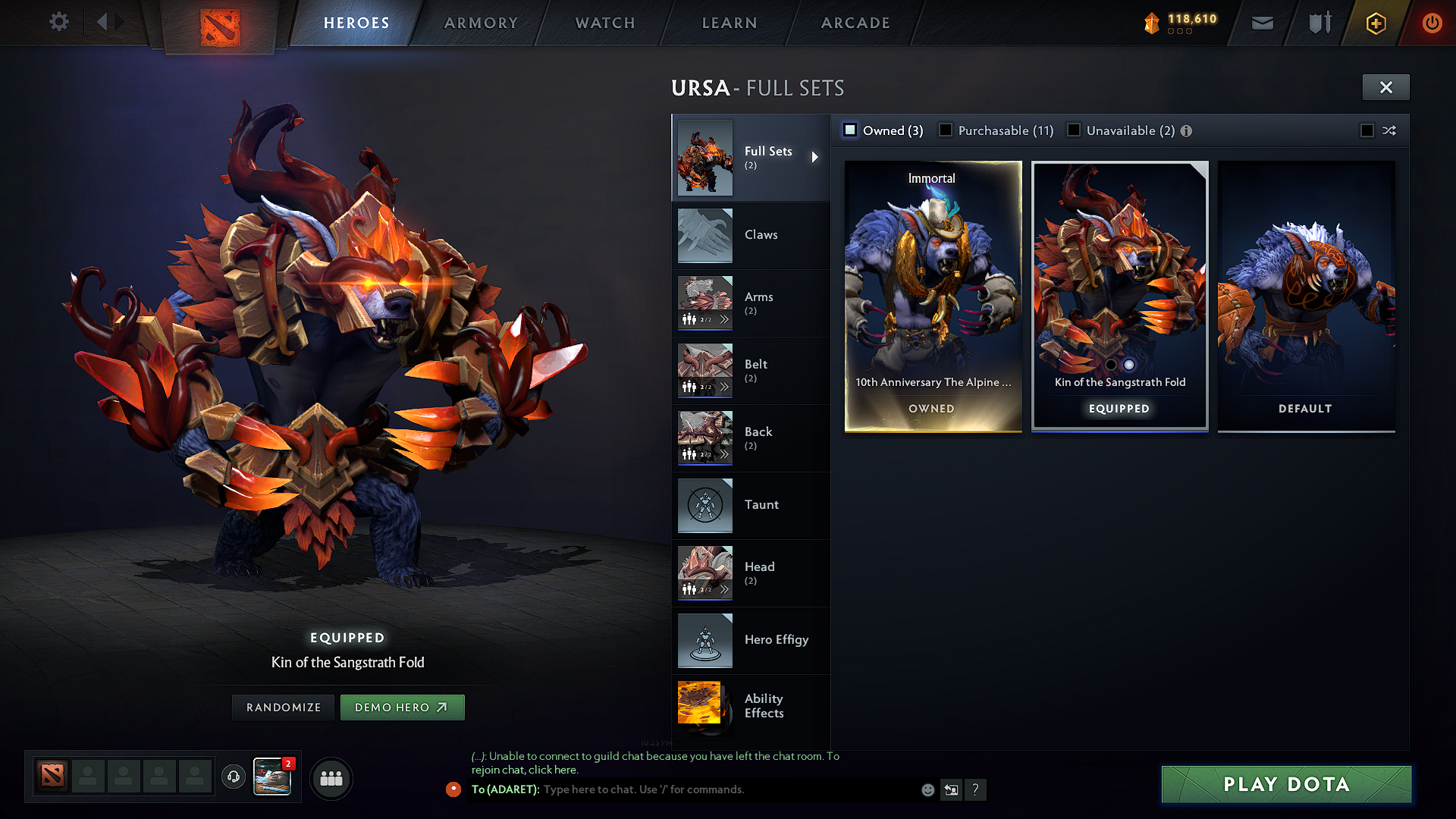Expand the Belt slot chevron

click(725, 387)
